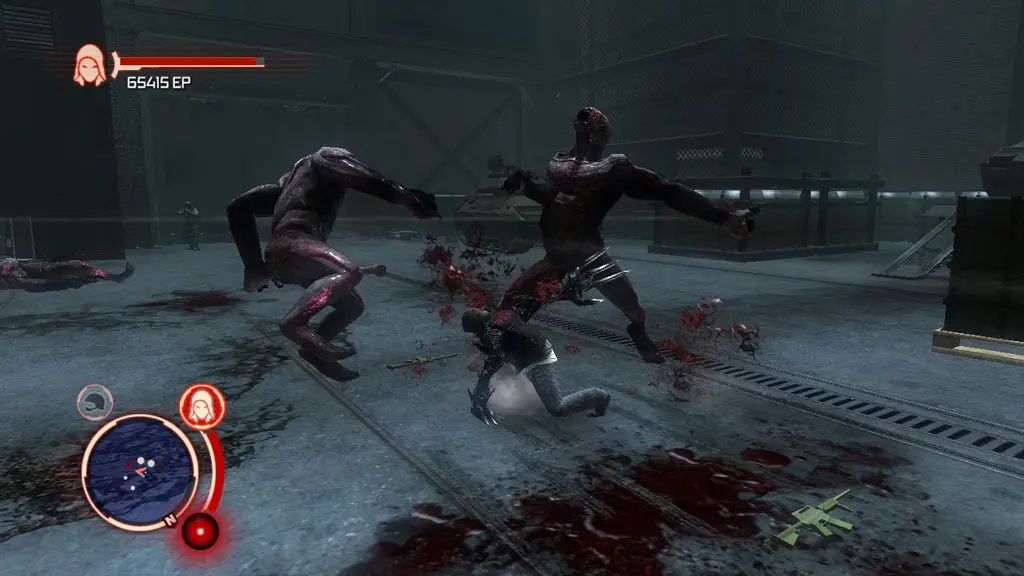Screen dimensions: 1024x576
Task: Click the north compass marker on the minimap
Action: [x=170, y=519]
